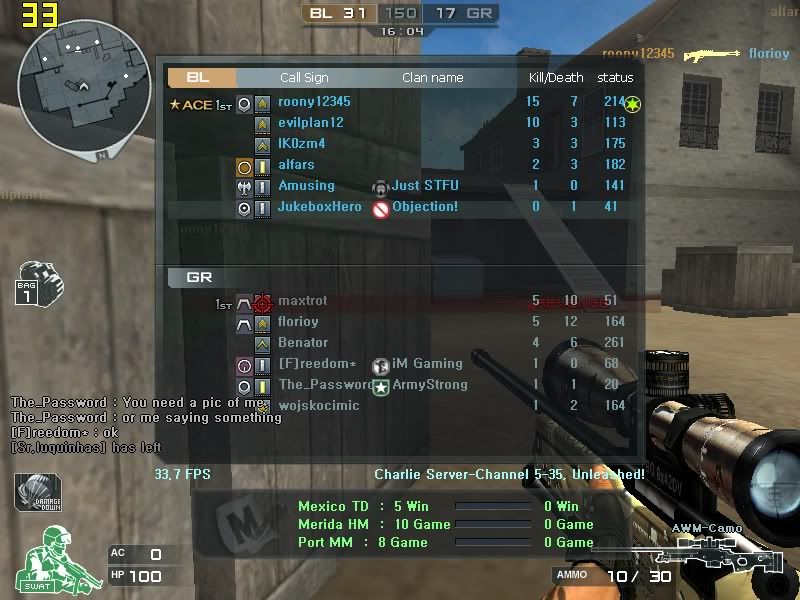The image size is (800, 600).
Task: Click the SWAT soldier portrait
Action: pos(50,558)
